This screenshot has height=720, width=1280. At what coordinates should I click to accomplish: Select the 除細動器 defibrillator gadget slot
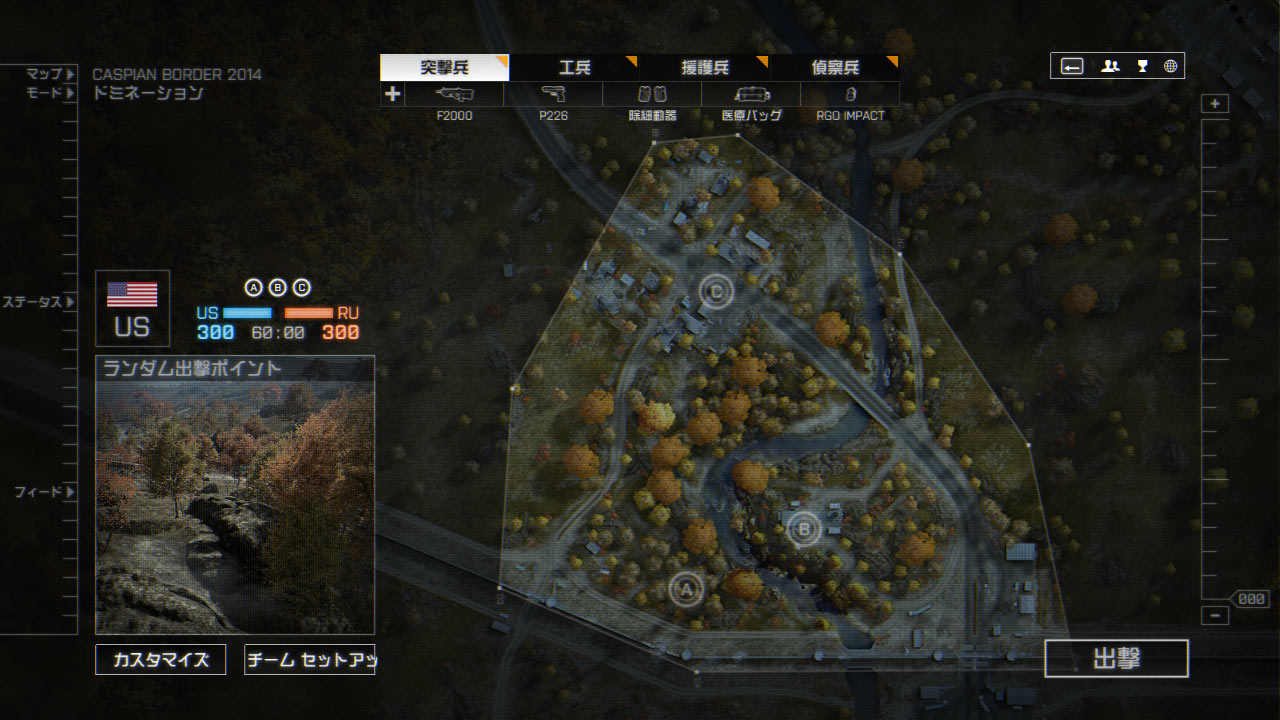(652, 95)
